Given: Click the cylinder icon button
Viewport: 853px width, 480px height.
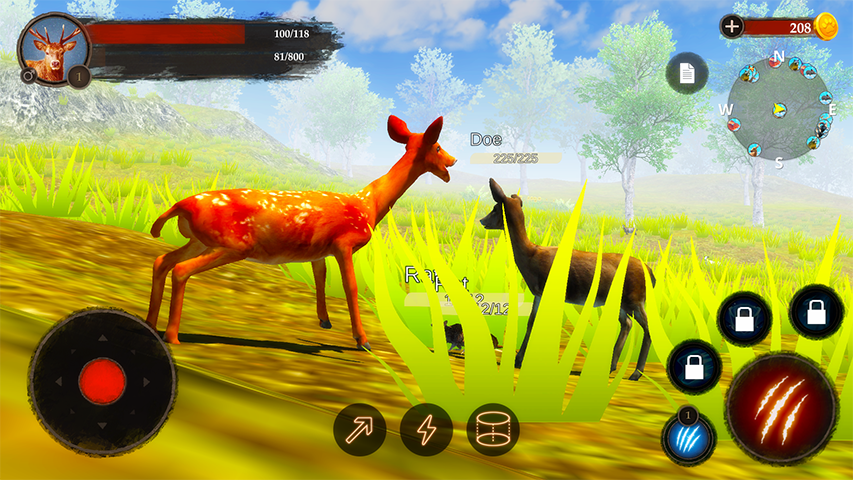Looking at the screenshot, I should (x=493, y=429).
